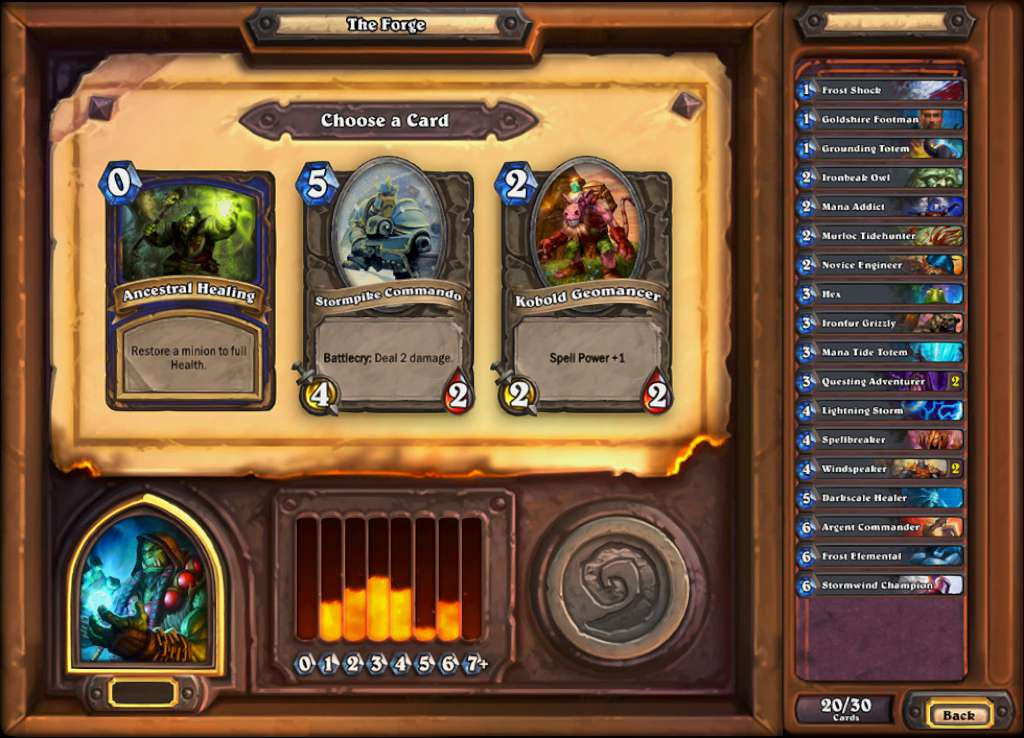The height and width of the screenshot is (738, 1024).
Task: Select Murloc Tidehunter in the deck list
Action: tap(880, 236)
